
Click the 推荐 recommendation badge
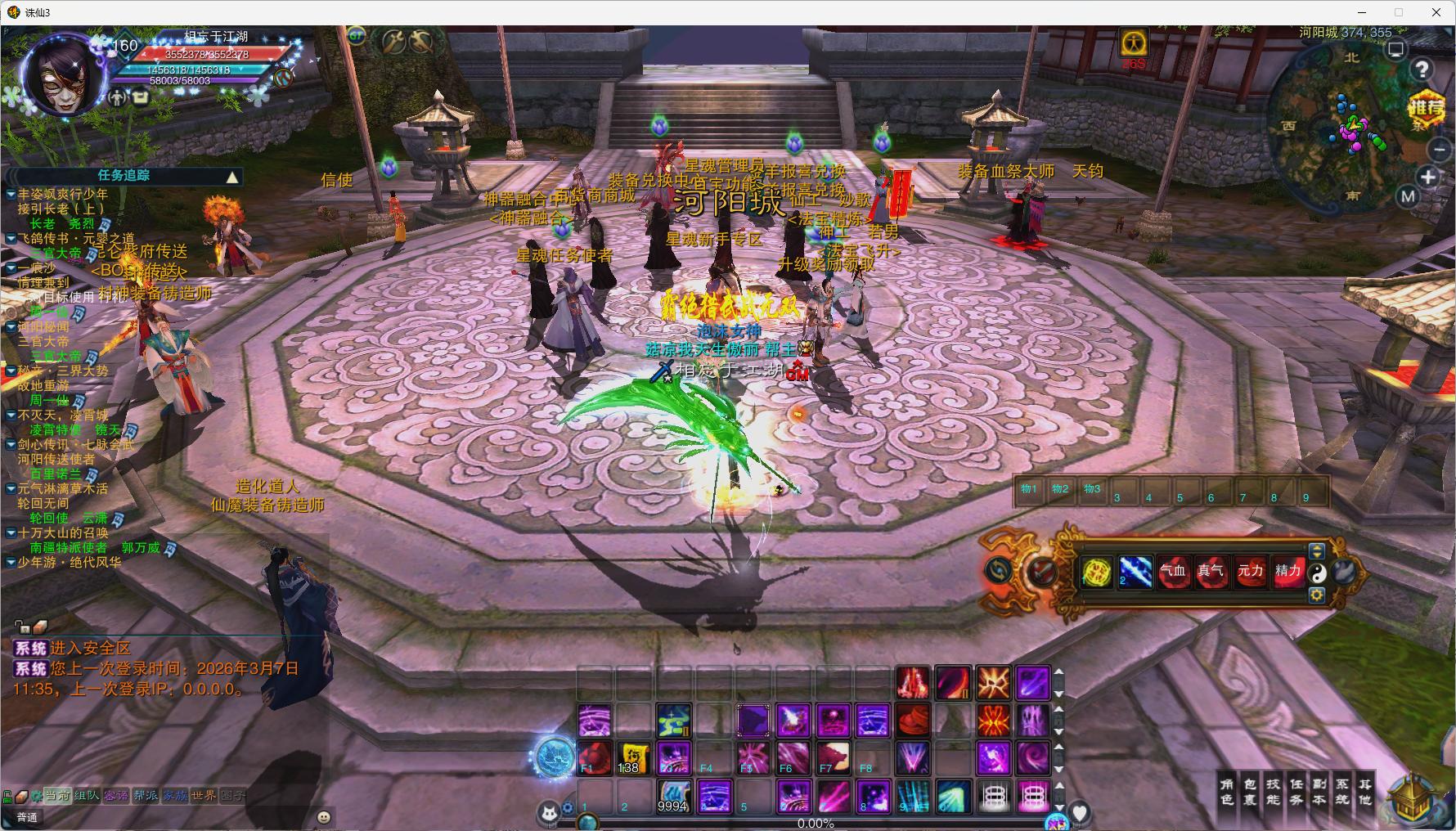coord(1426,108)
